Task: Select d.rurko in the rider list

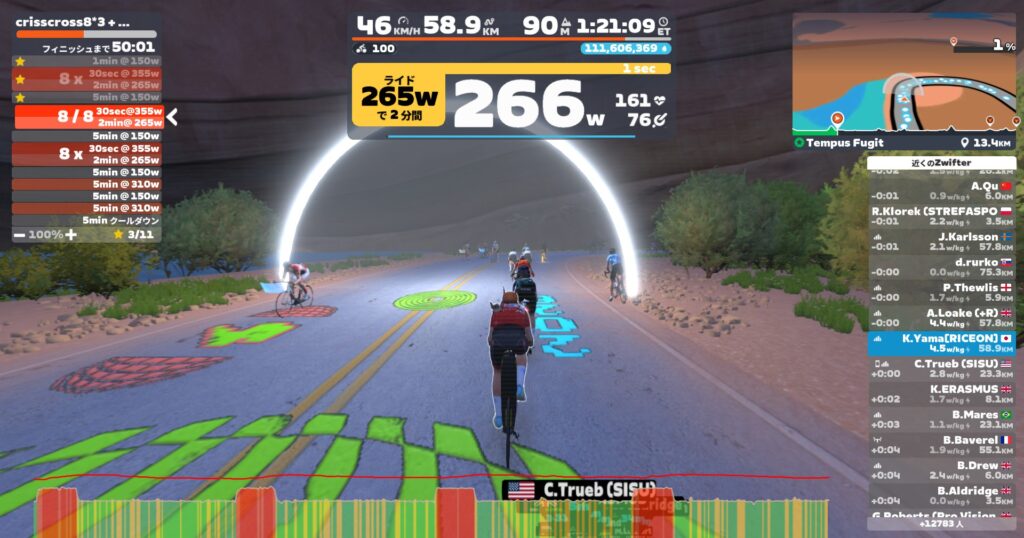Action: click(x=941, y=267)
